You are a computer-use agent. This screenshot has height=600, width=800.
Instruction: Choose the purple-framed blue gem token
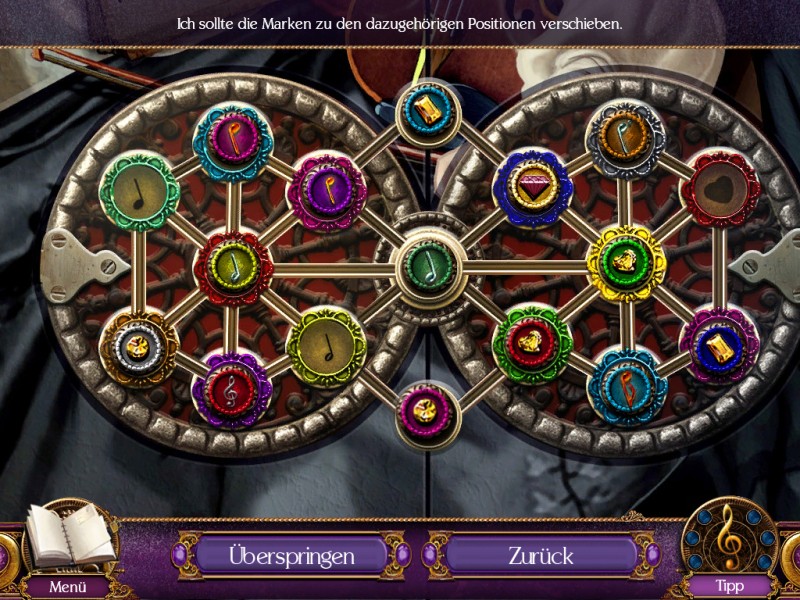point(720,345)
